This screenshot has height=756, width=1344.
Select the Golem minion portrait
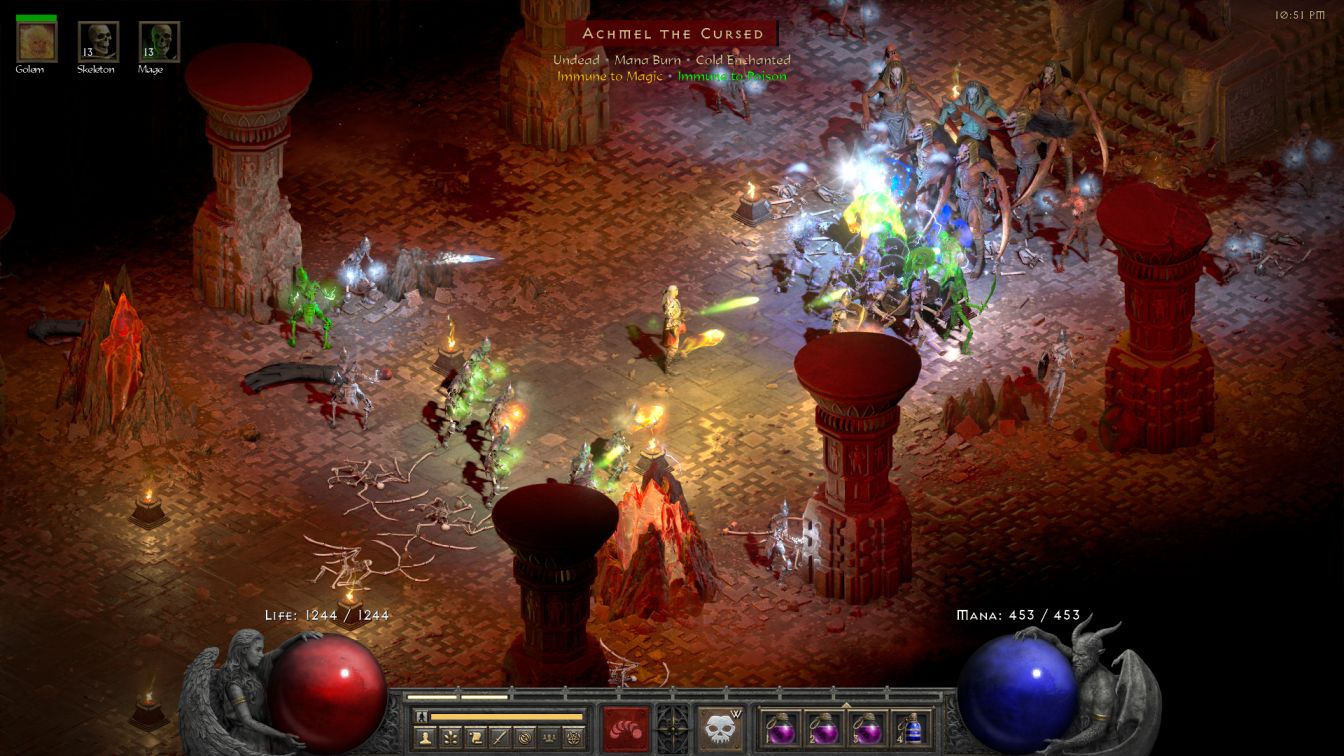point(37,41)
